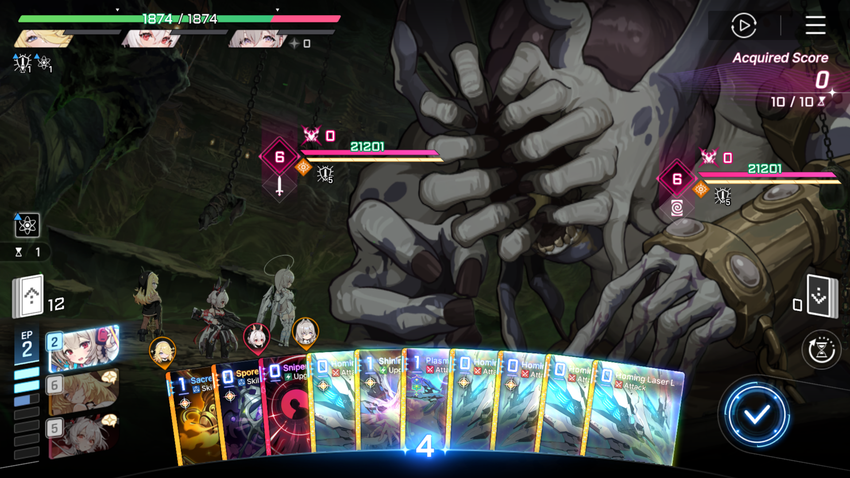Toggle the auto-play battle button
The image size is (850, 478).
tap(743, 25)
